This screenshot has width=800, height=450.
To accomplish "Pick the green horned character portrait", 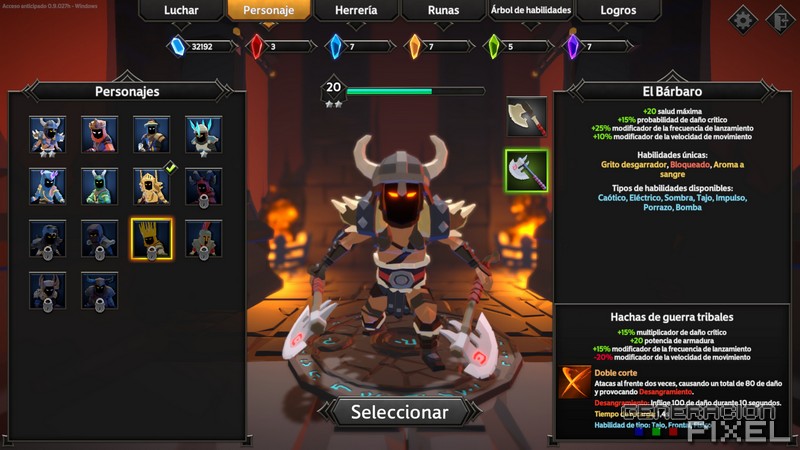I will coord(99,186).
